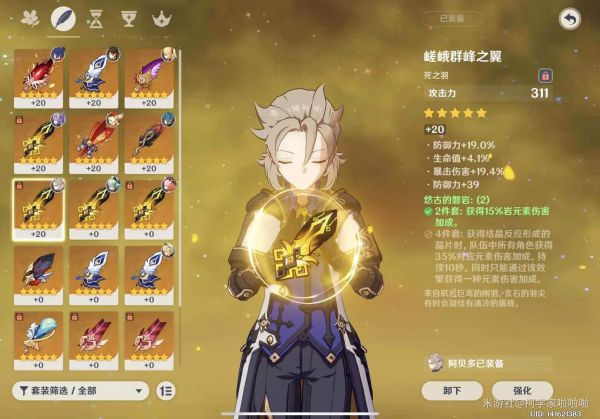Click the sort order button beside filter
The width and height of the screenshot is (600, 419).
point(166,390)
